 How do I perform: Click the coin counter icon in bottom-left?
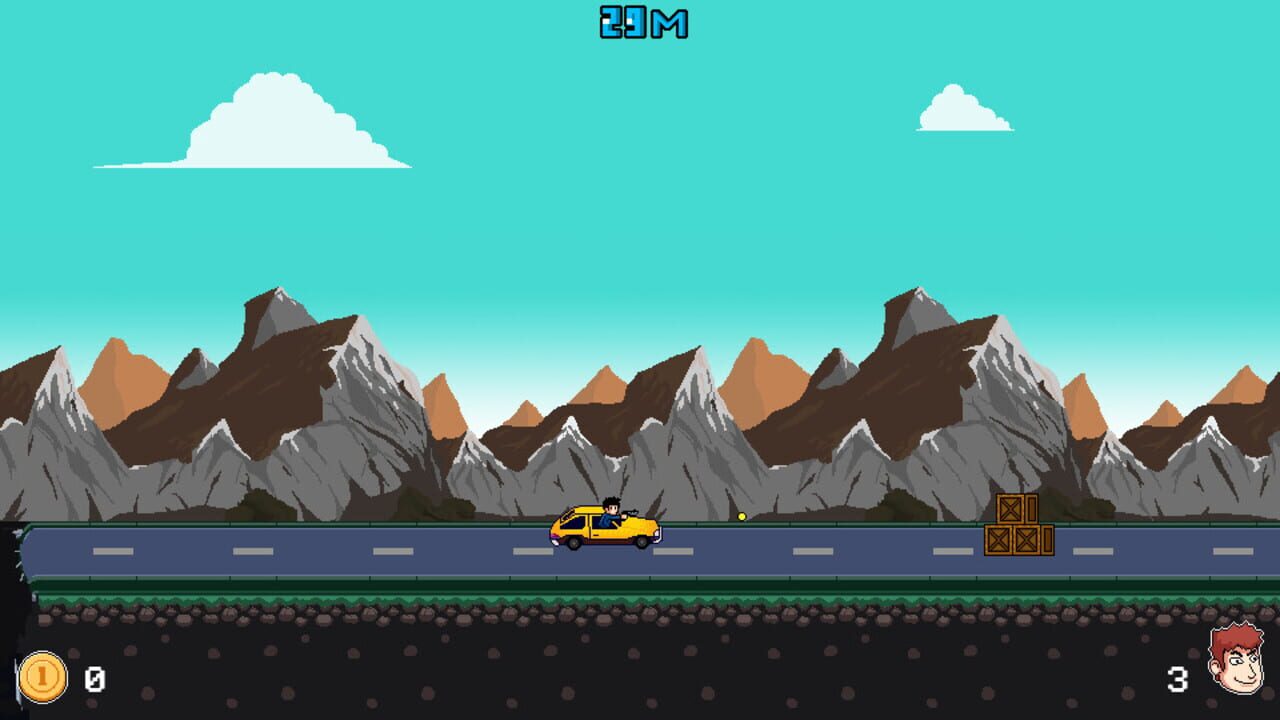tap(41, 678)
